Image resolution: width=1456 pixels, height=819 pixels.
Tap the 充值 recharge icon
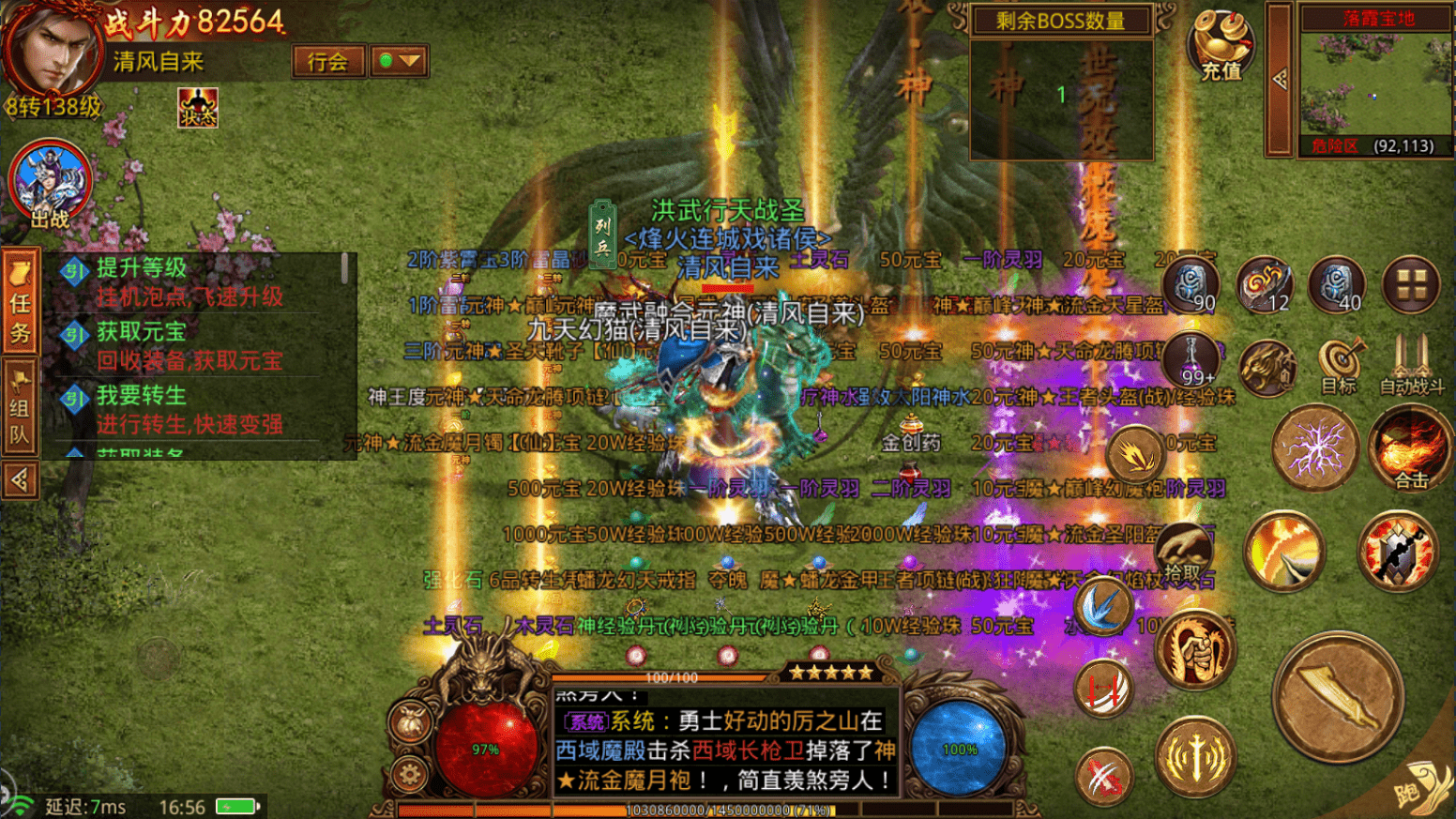coord(1221,45)
